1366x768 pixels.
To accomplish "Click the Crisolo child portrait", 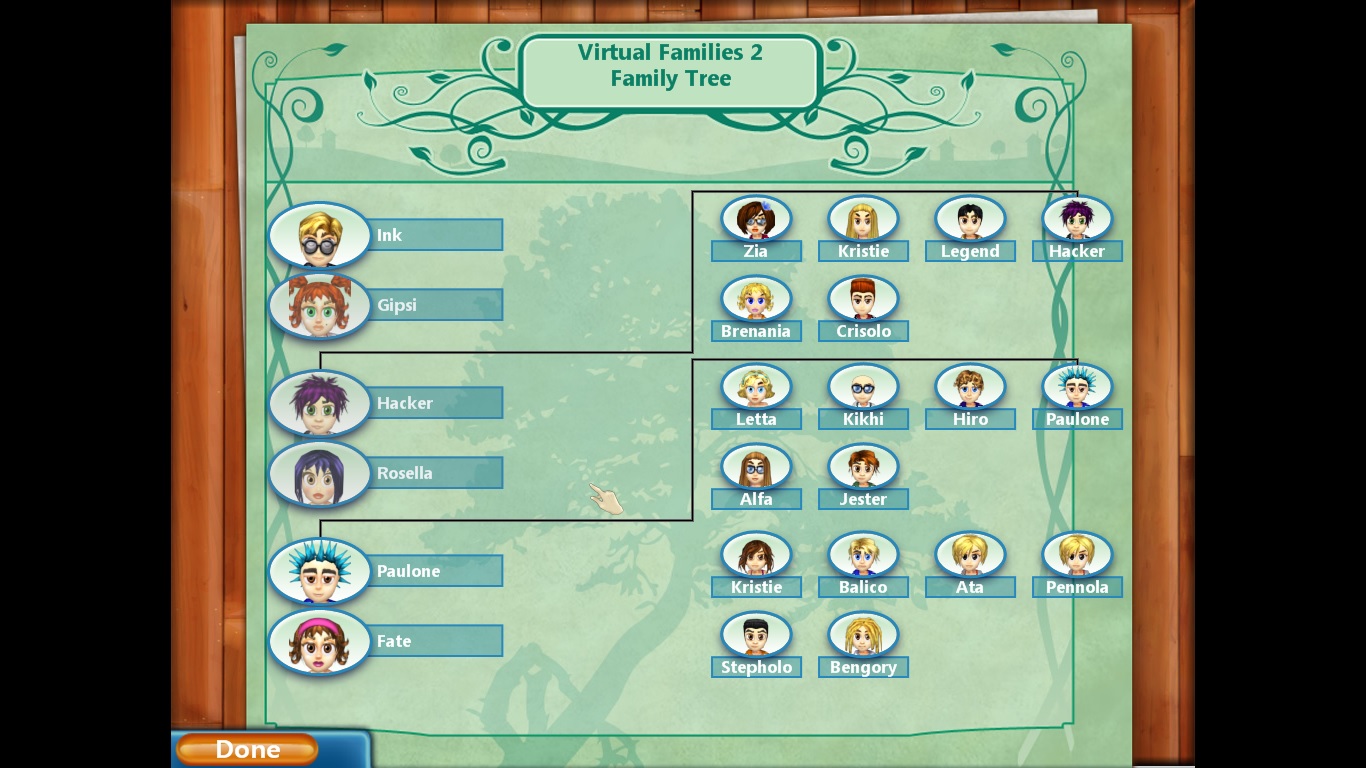I will [x=863, y=299].
